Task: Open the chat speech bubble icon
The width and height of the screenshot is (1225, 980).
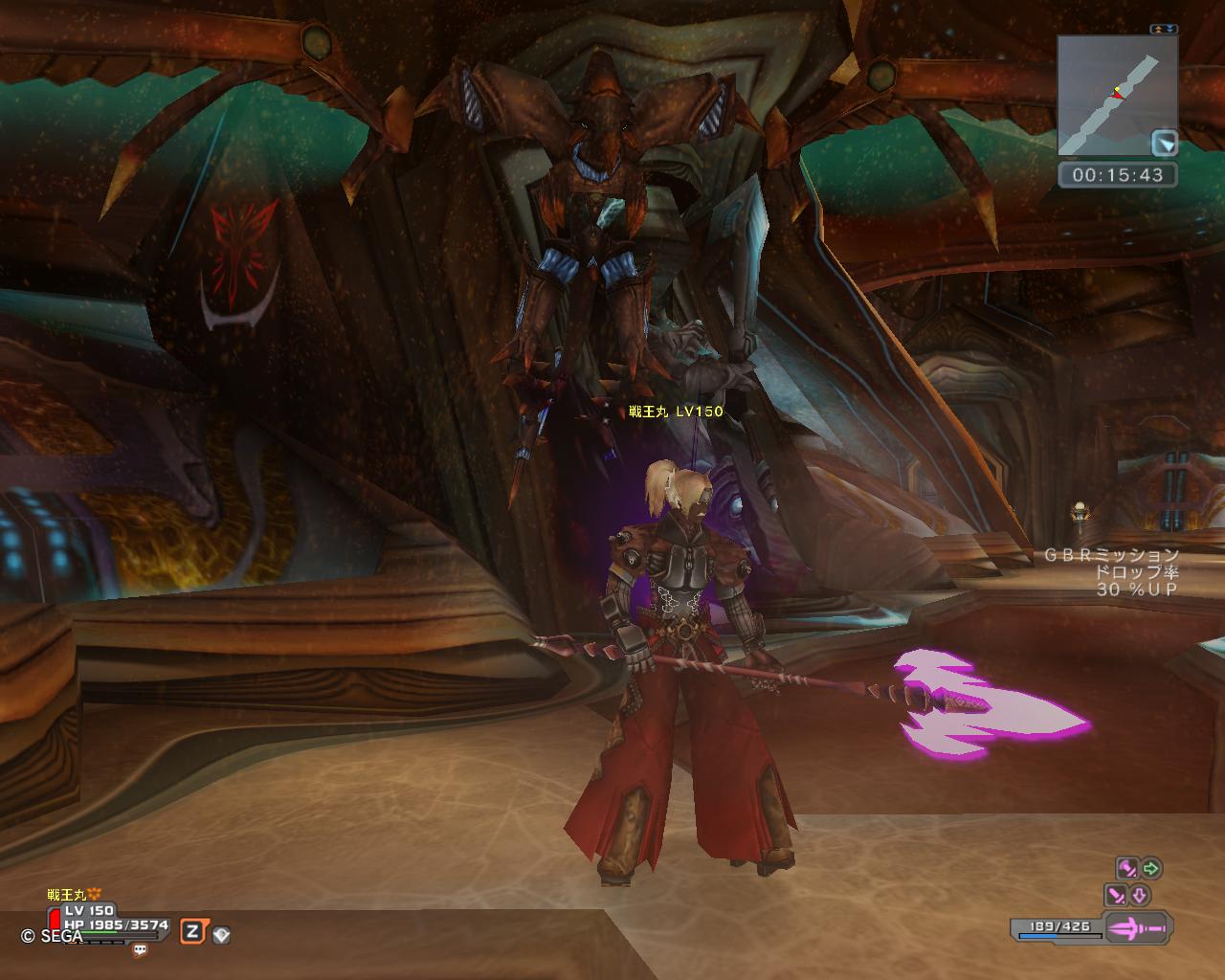Action: [141, 950]
